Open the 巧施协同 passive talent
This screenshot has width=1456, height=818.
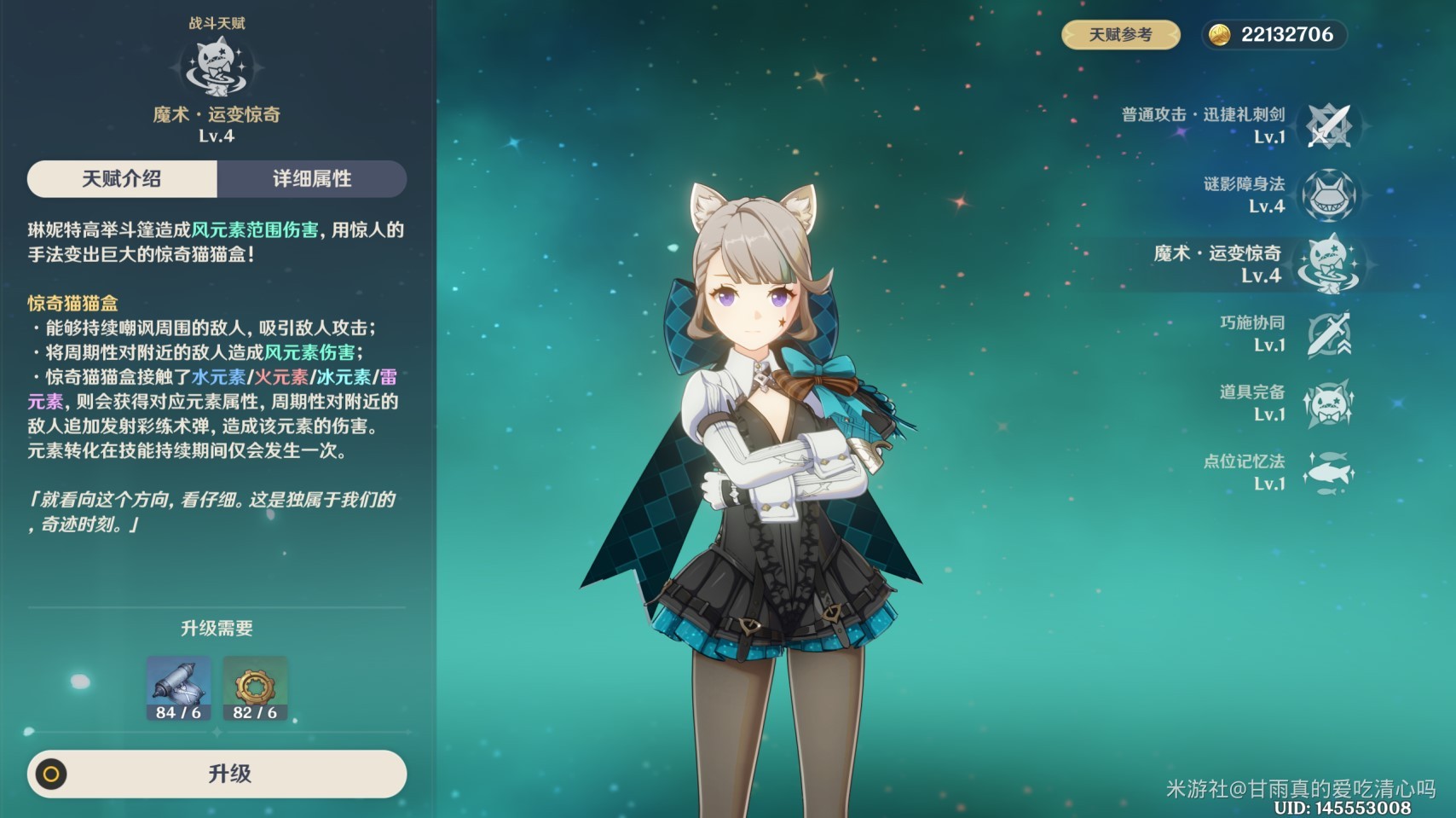(1328, 334)
